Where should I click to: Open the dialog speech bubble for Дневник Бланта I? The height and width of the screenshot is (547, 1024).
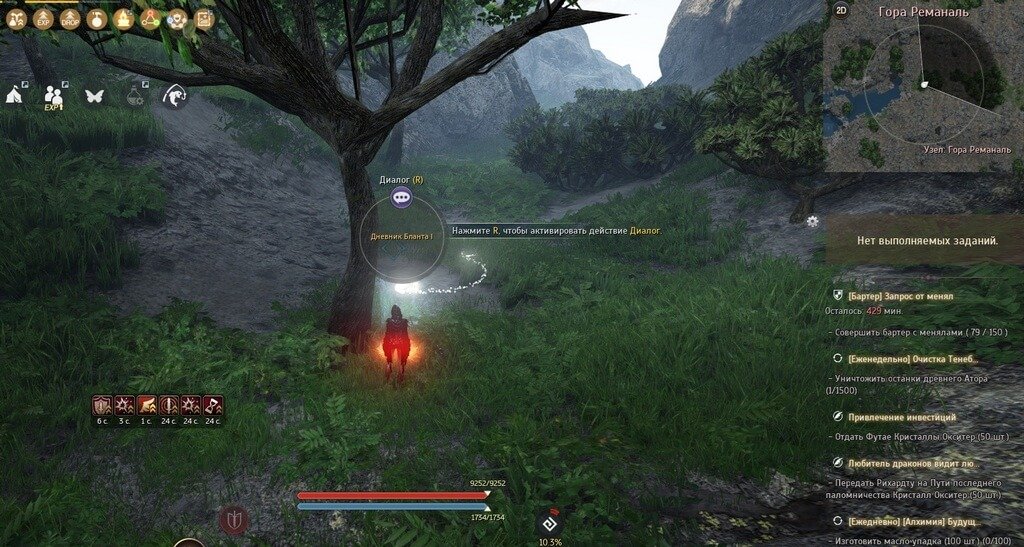[401, 198]
